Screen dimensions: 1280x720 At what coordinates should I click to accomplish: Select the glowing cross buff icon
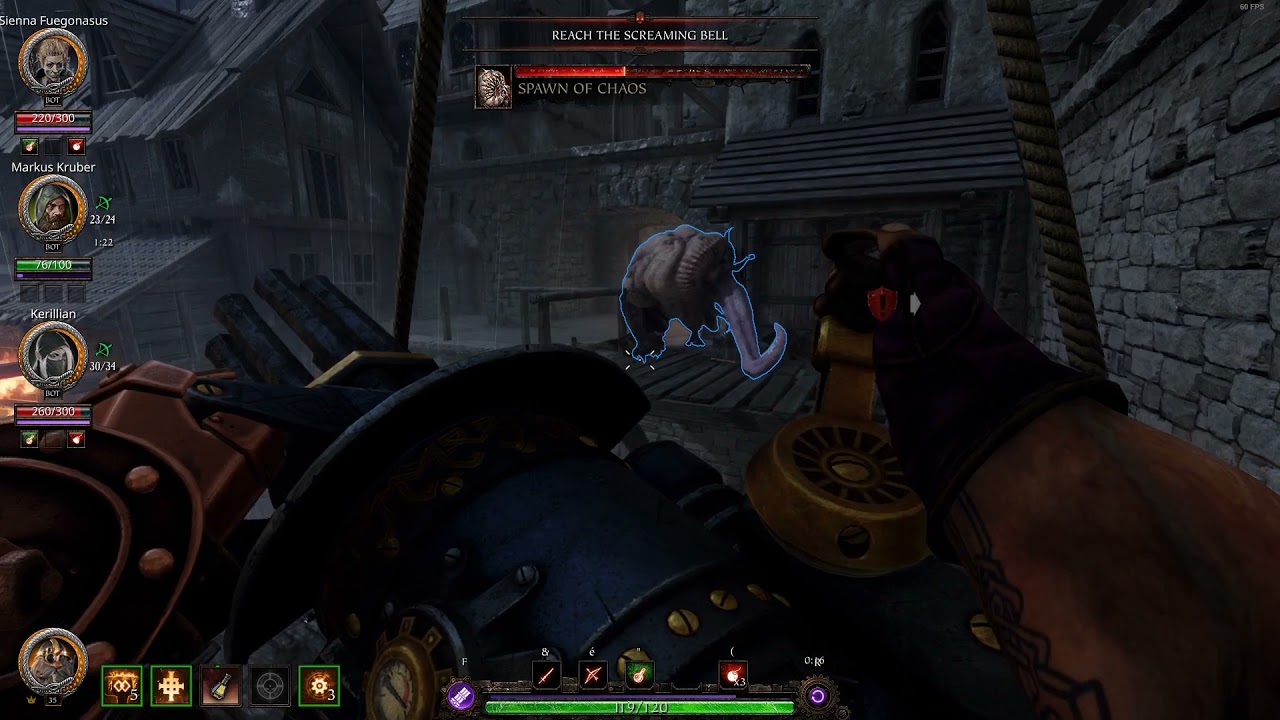[x=171, y=686]
